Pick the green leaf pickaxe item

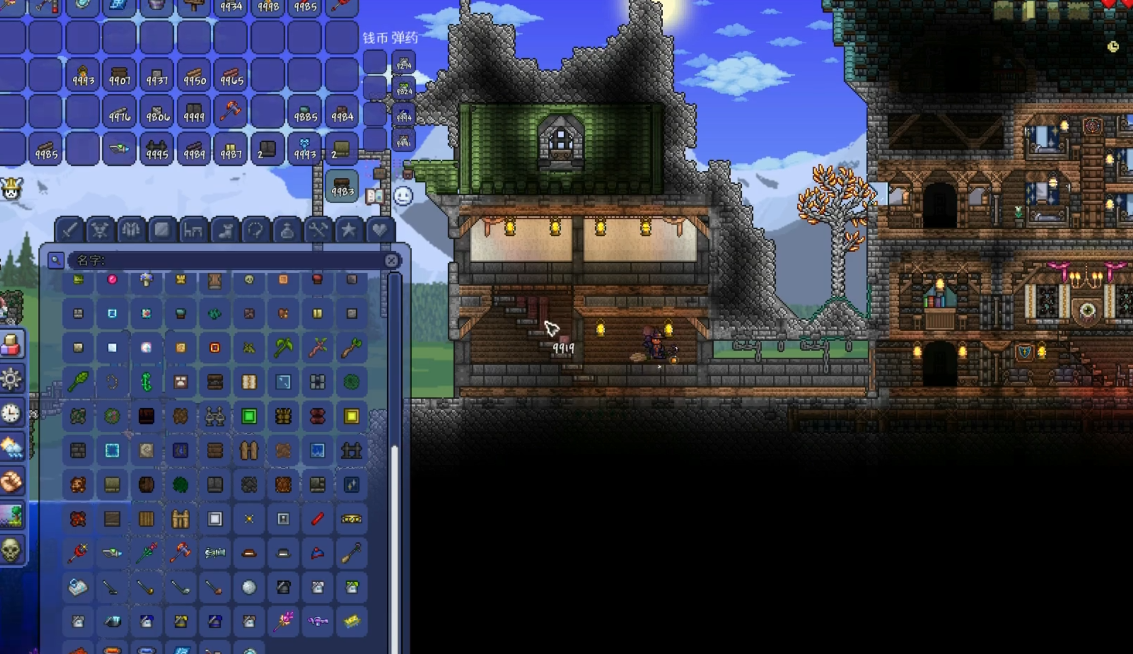284,348
